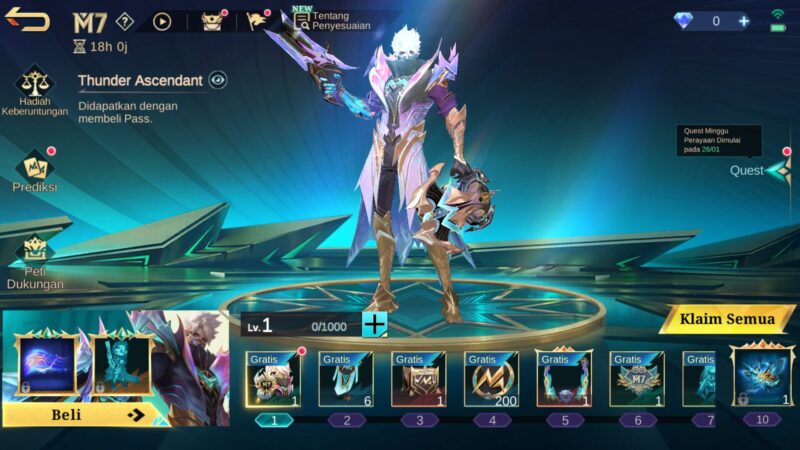Select the level 1 free reward
The height and width of the screenshot is (450, 800).
[273, 379]
